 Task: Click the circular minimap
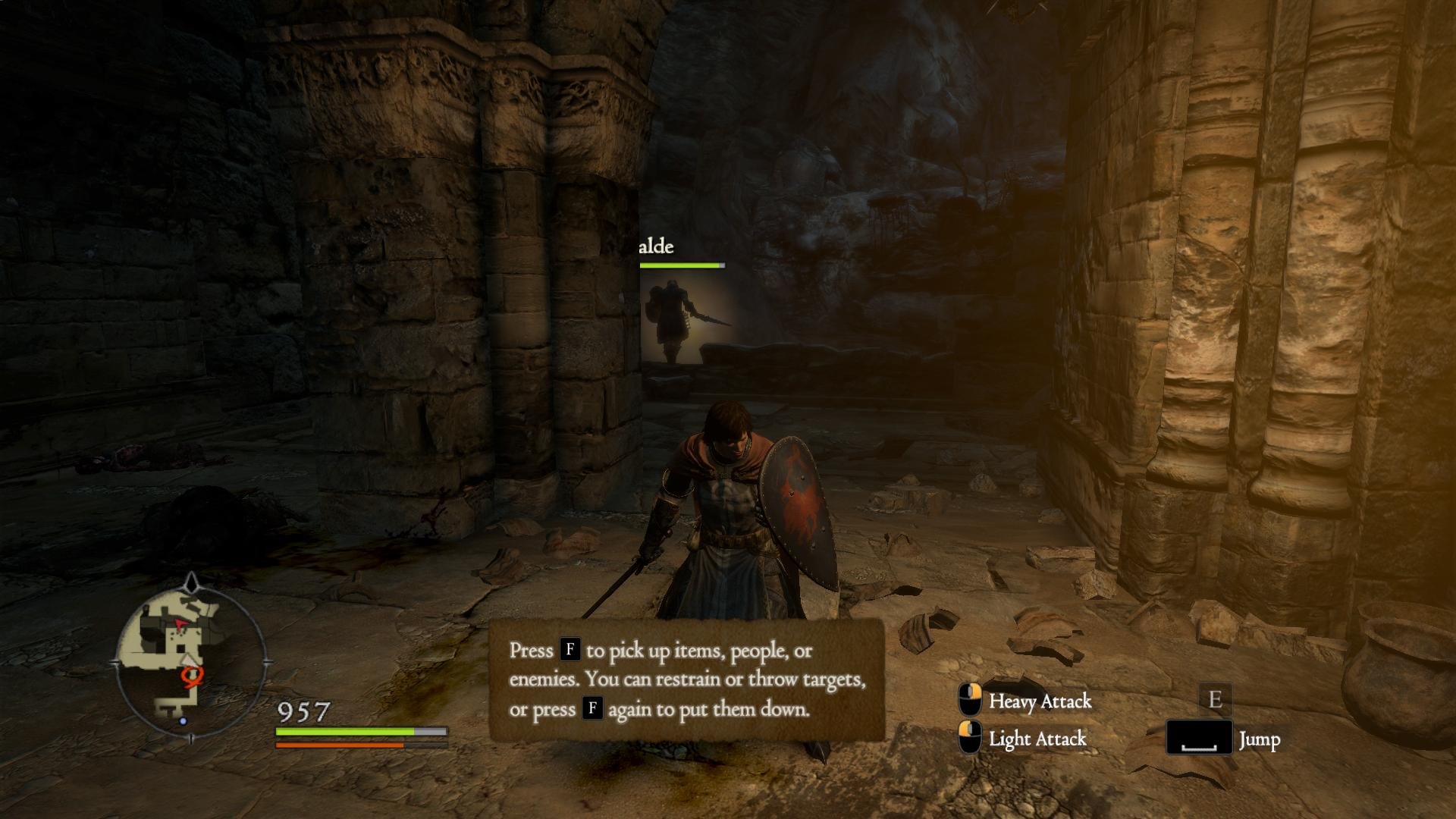pos(191,658)
